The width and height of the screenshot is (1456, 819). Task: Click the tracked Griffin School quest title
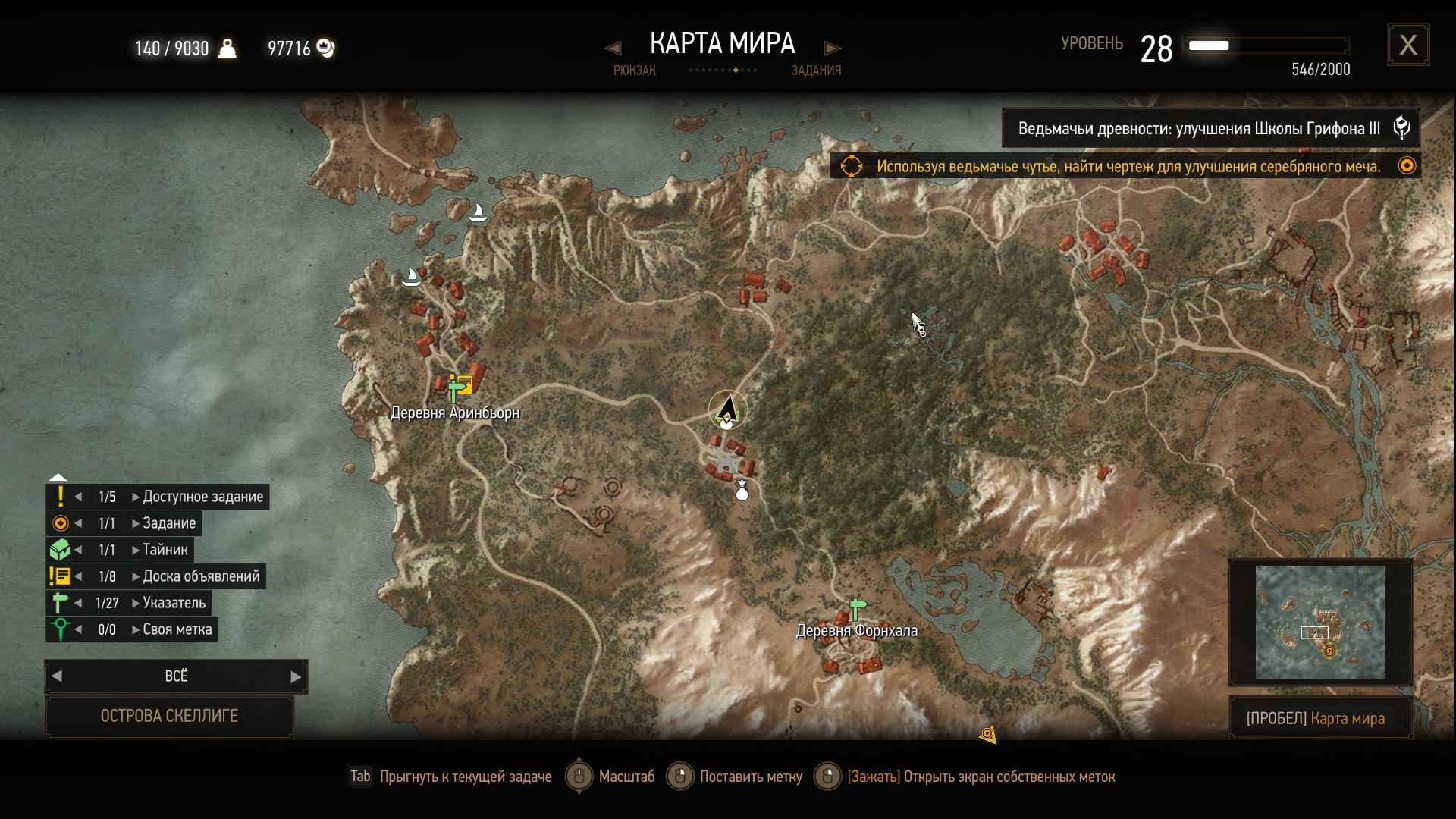pyautogui.click(x=1199, y=128)
